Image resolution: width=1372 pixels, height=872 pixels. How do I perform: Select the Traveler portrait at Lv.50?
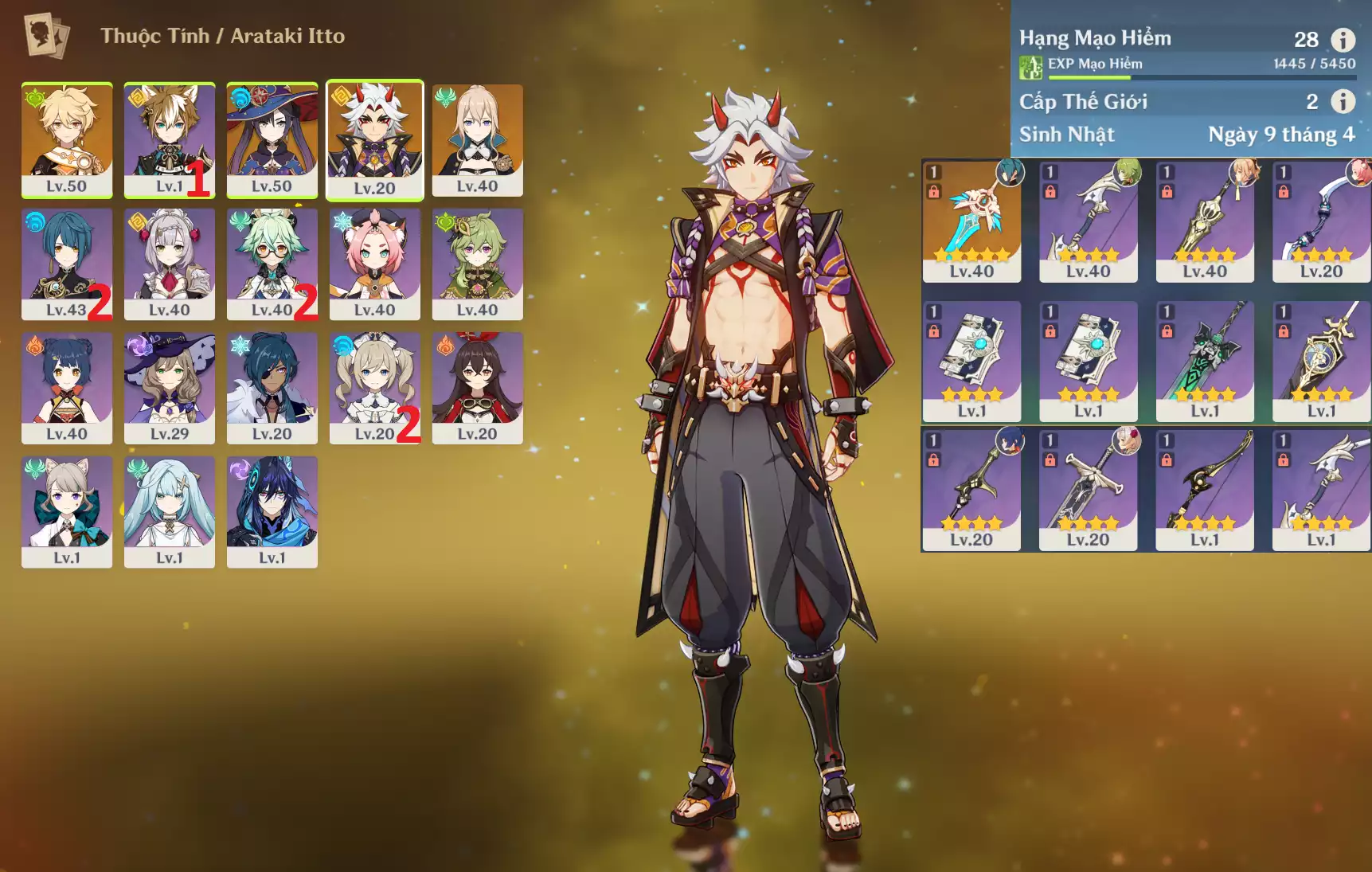(67, 139)
